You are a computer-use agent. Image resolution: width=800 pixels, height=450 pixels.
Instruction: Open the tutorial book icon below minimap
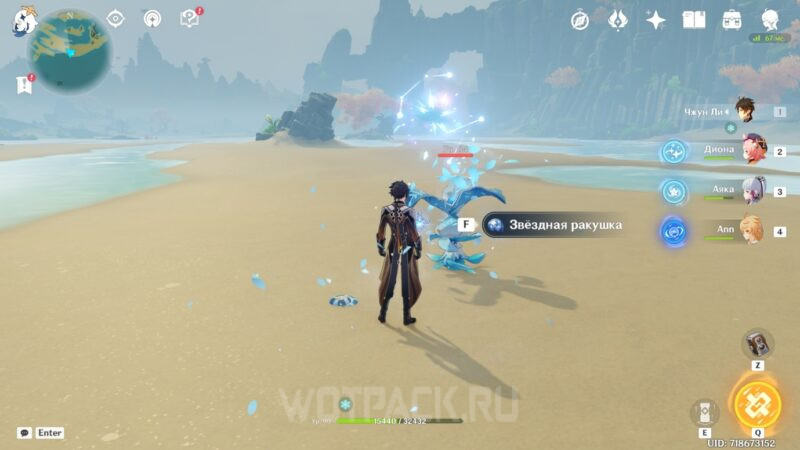(x=24, y=85)
